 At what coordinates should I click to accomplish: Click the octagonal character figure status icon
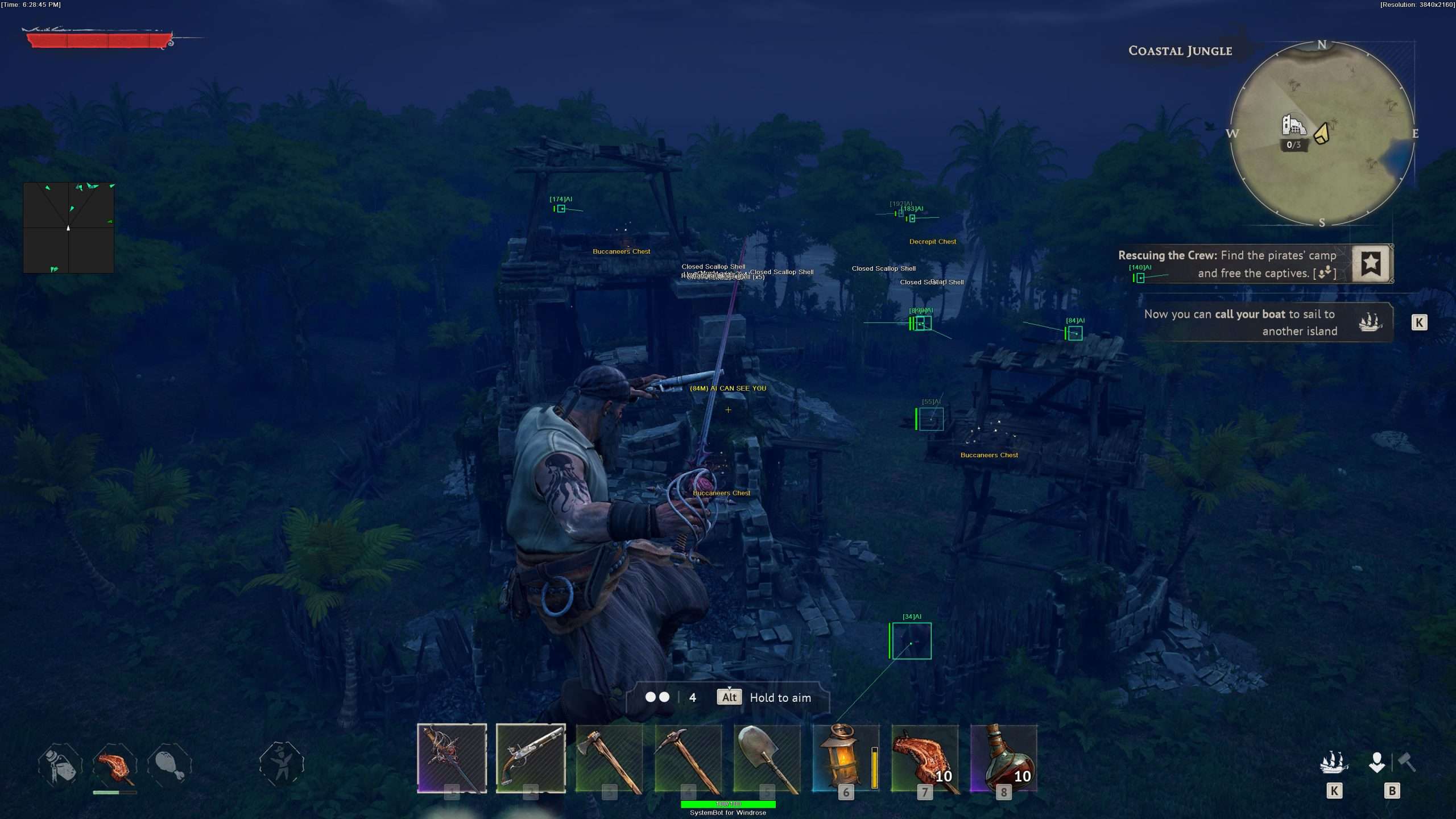[x=282, y=764]
